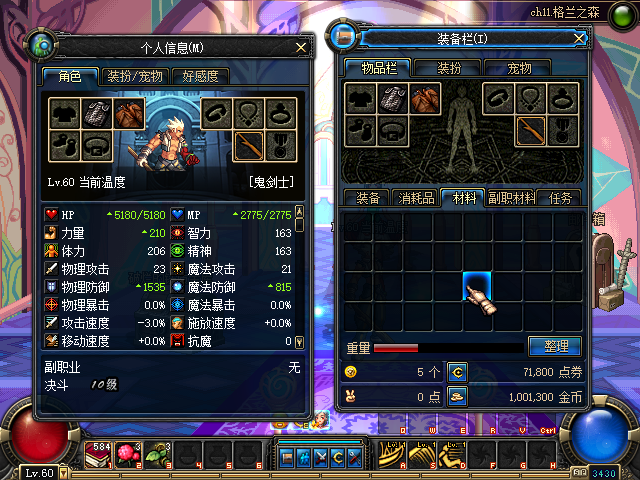This screenshot has height=480, width=640.
Task: Select the 物品栏 items tab
Action: pyautogui.click(x=378, y=68)
